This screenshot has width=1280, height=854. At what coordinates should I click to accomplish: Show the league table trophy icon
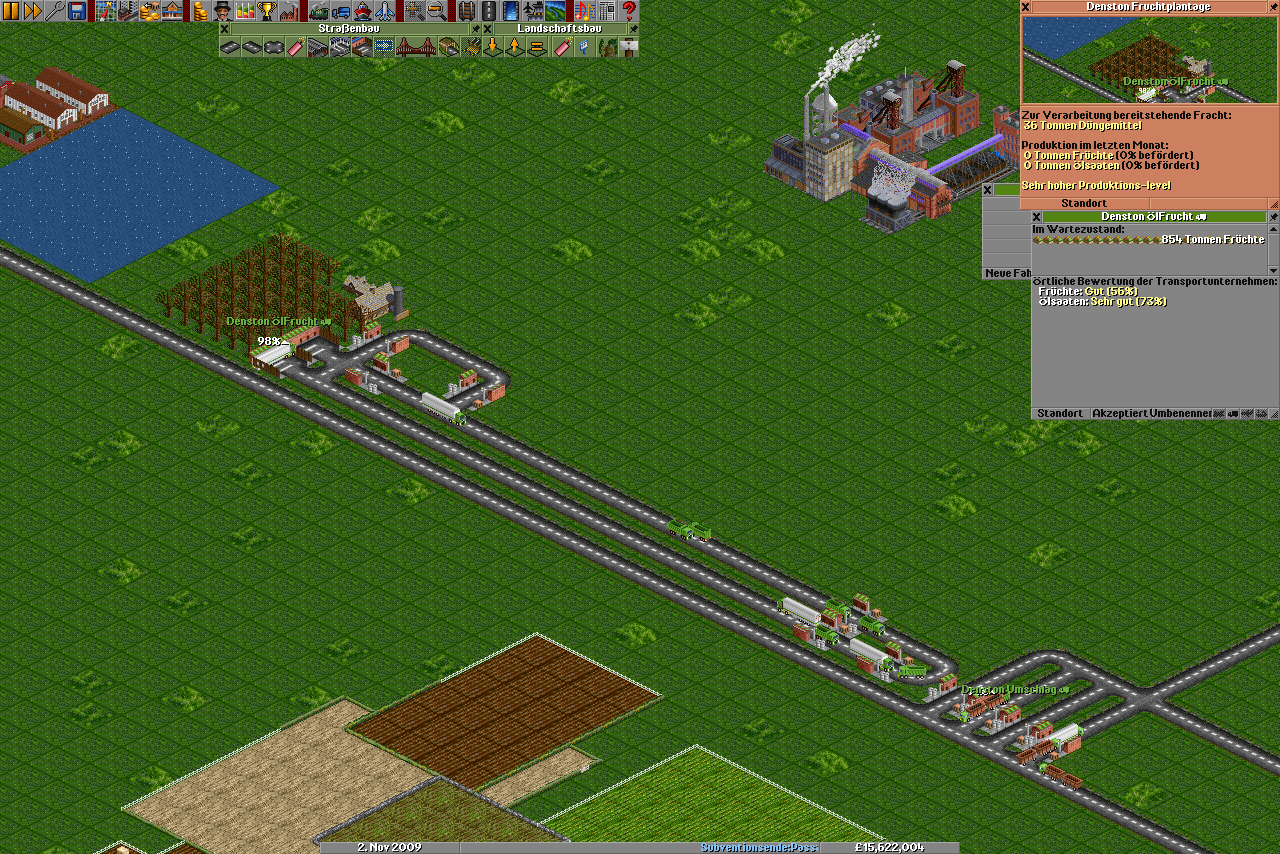pos(267,11)
